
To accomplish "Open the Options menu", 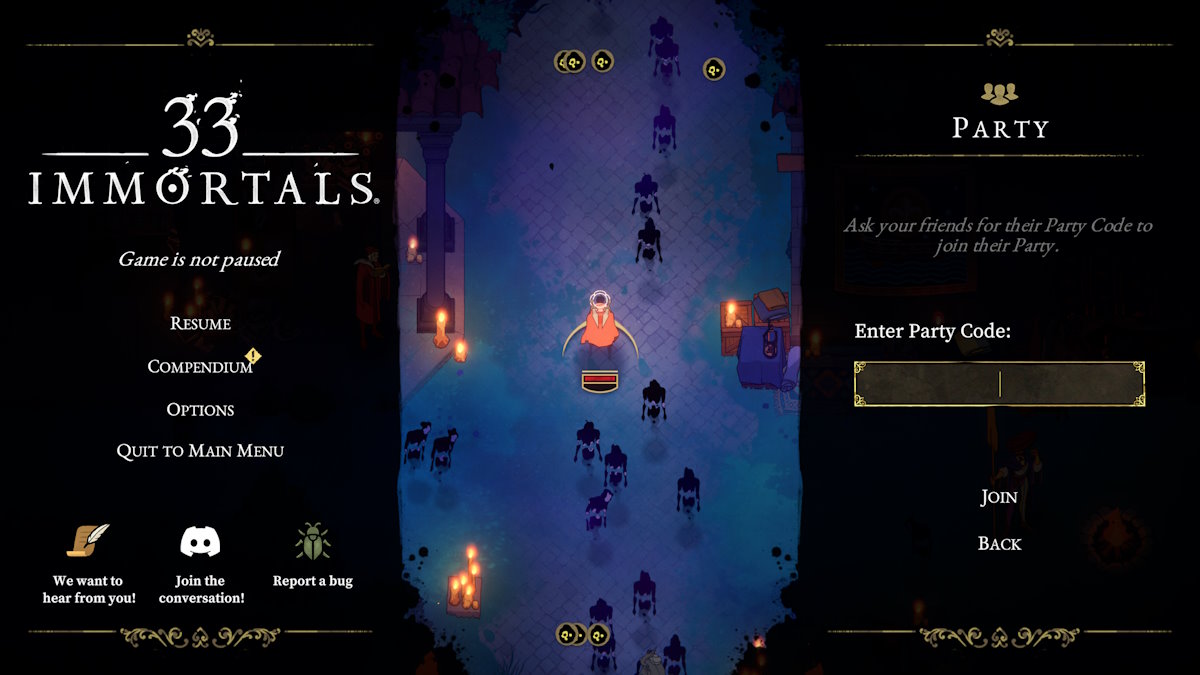I will (200, 409).
